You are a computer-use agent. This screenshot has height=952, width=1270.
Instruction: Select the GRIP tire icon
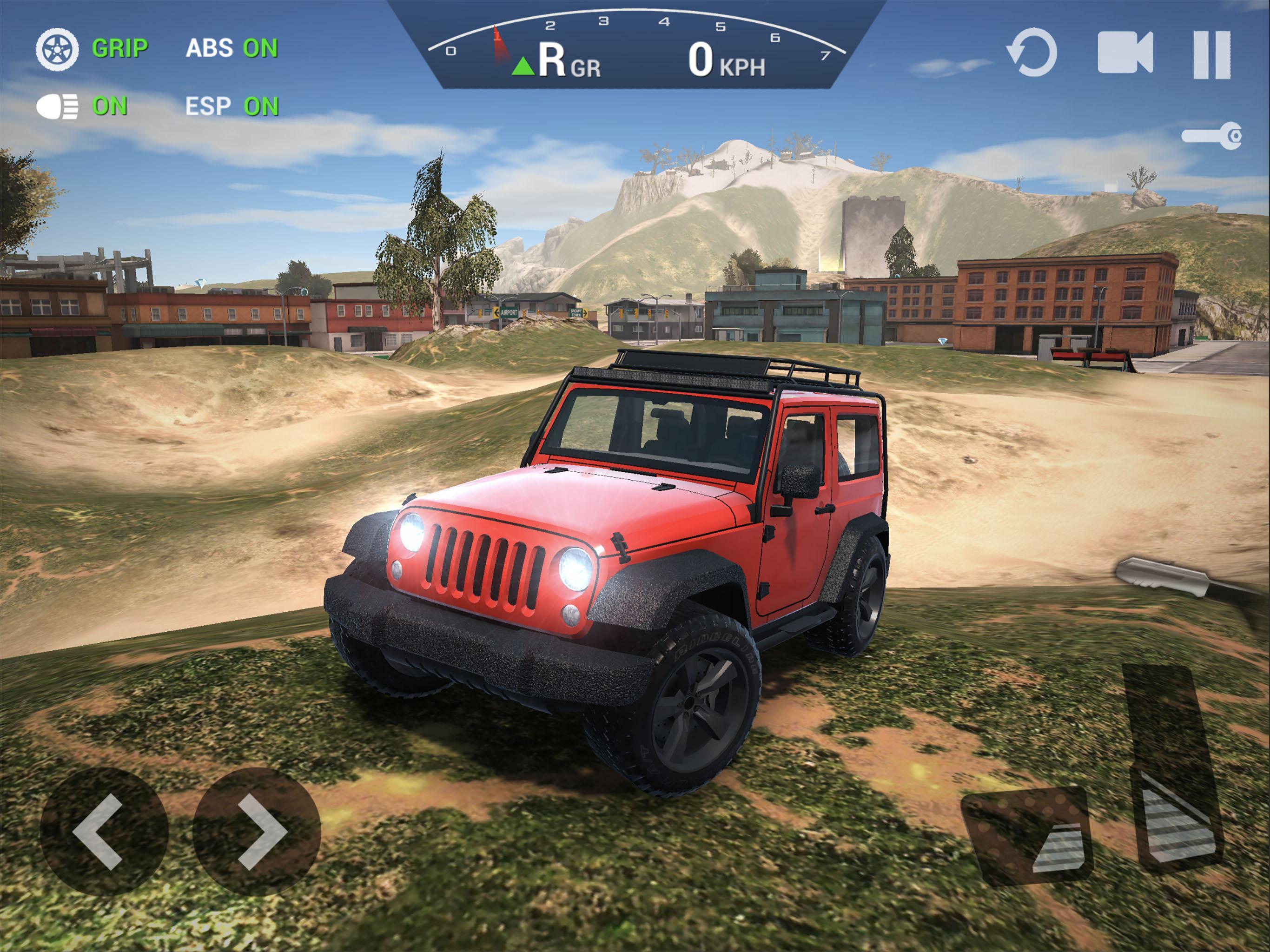click(x=58, y=49)
